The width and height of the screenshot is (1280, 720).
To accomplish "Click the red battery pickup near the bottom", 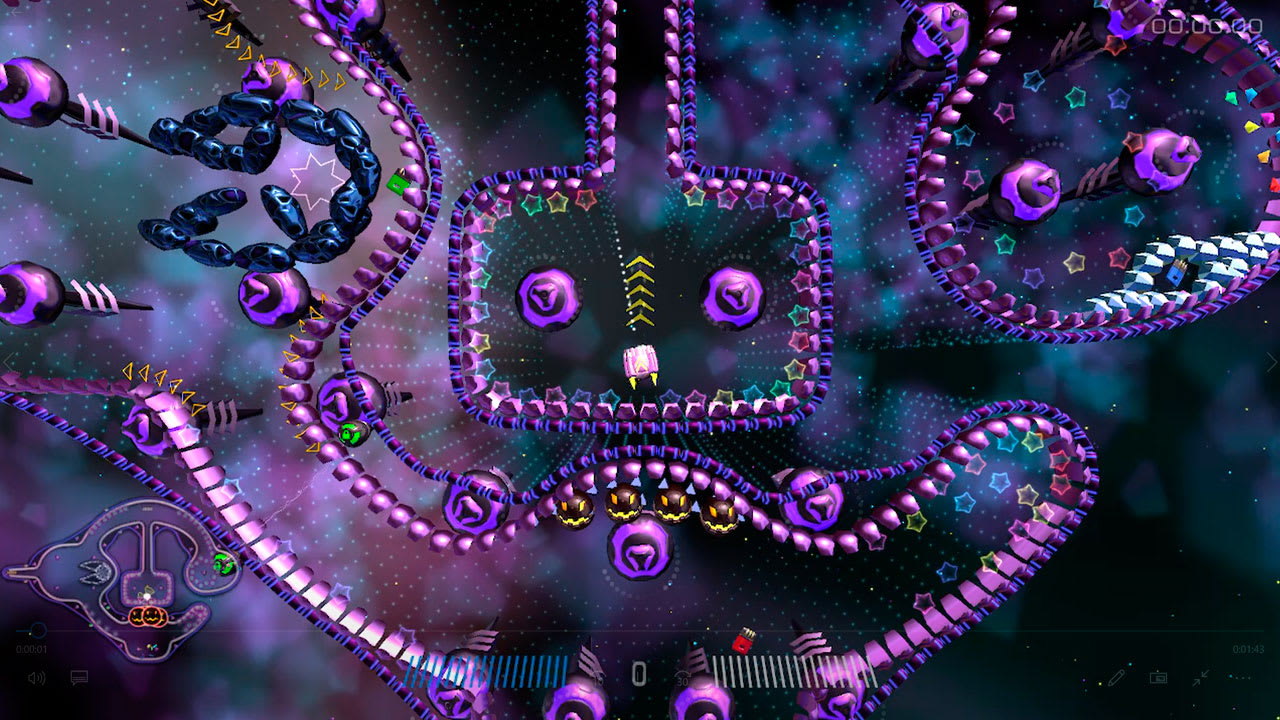I will [745, 640].
